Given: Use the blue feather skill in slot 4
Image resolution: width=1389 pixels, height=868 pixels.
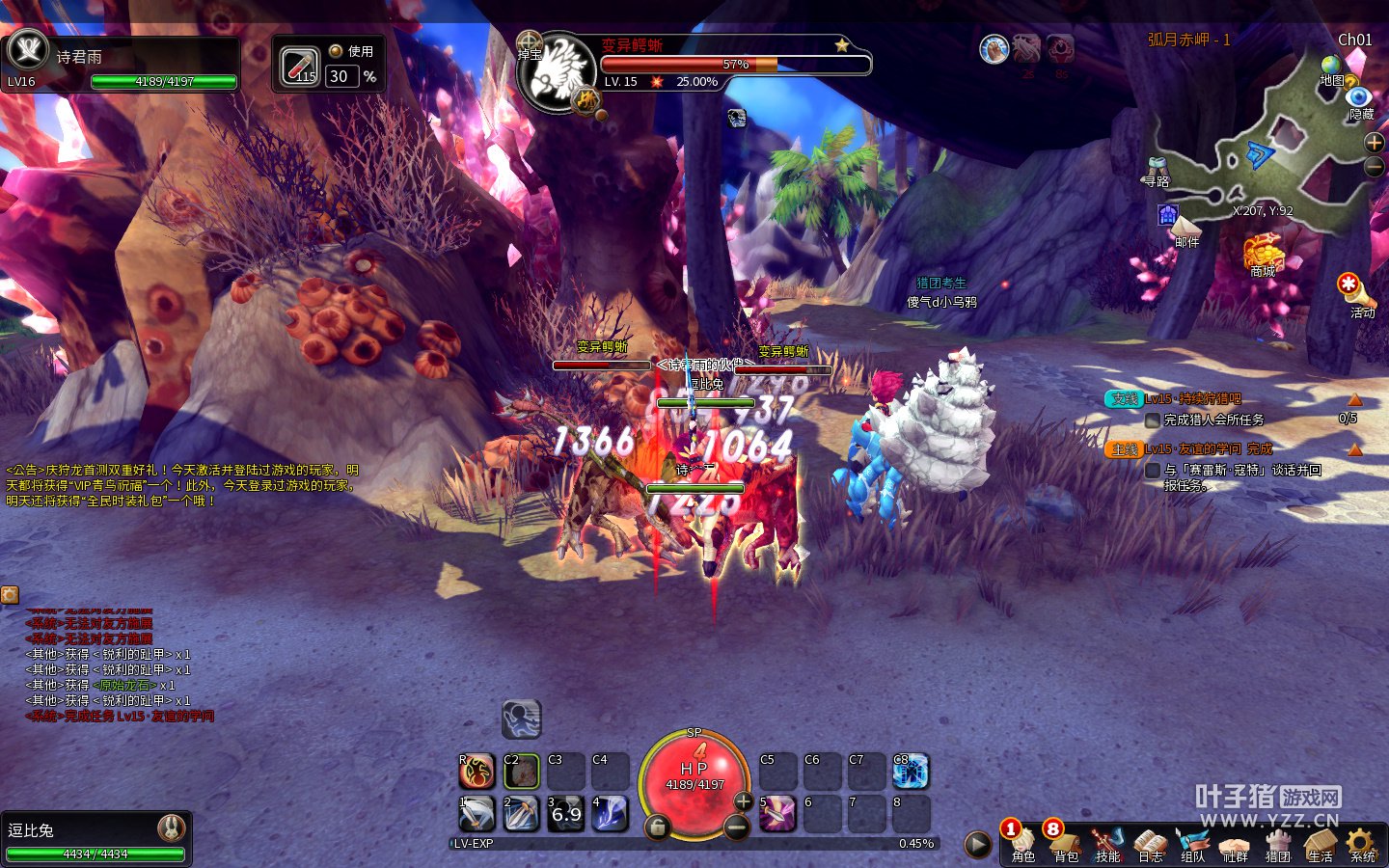Looking at the screenshot, I should pos(610,814).
